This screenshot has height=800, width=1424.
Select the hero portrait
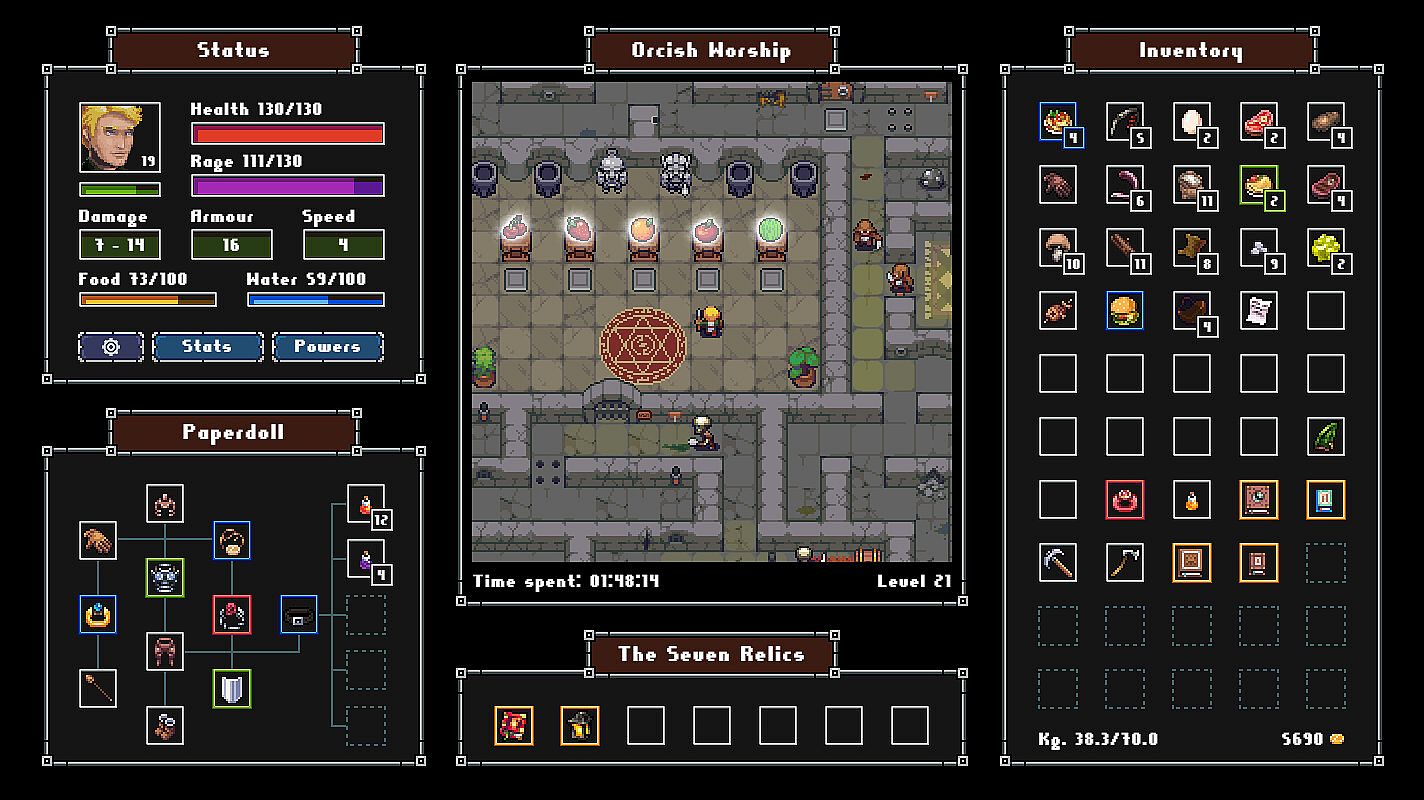click(118, 137)
